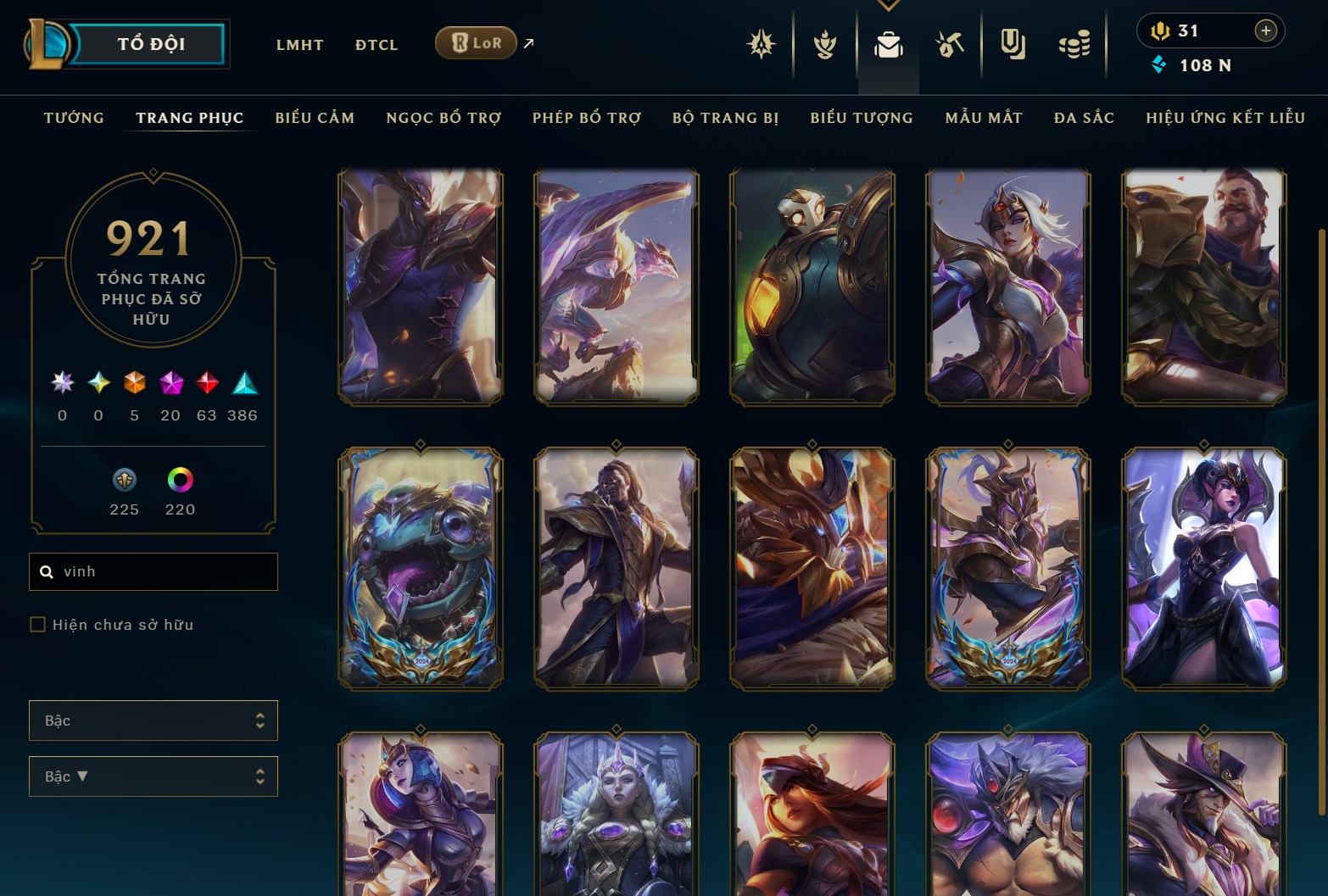This screenshot has height=896, width=1328.
Task: Open the upper Bậc dropdown
Action: click(153, 721)
